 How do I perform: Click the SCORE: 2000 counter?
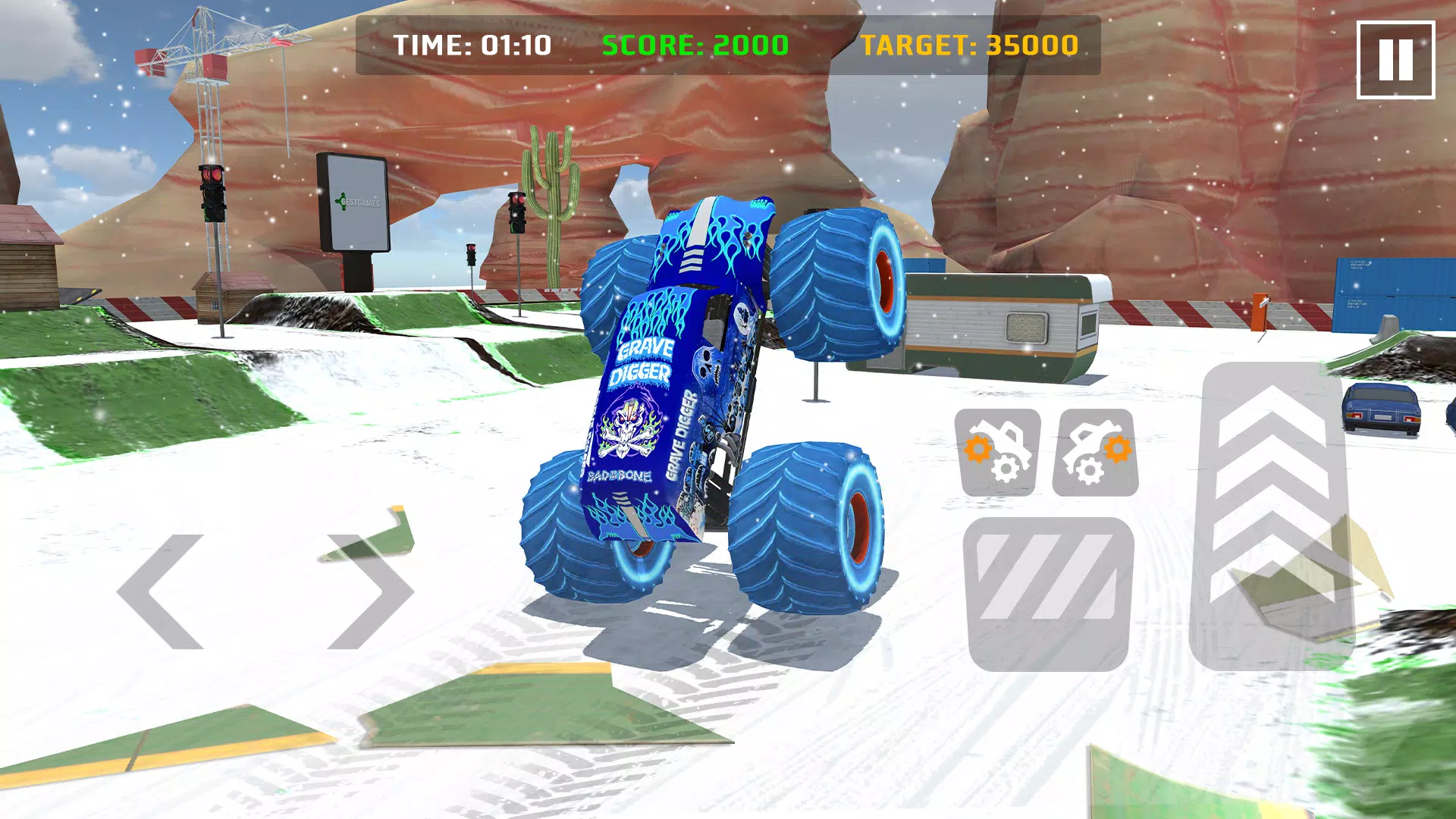(x=694, y=45)
